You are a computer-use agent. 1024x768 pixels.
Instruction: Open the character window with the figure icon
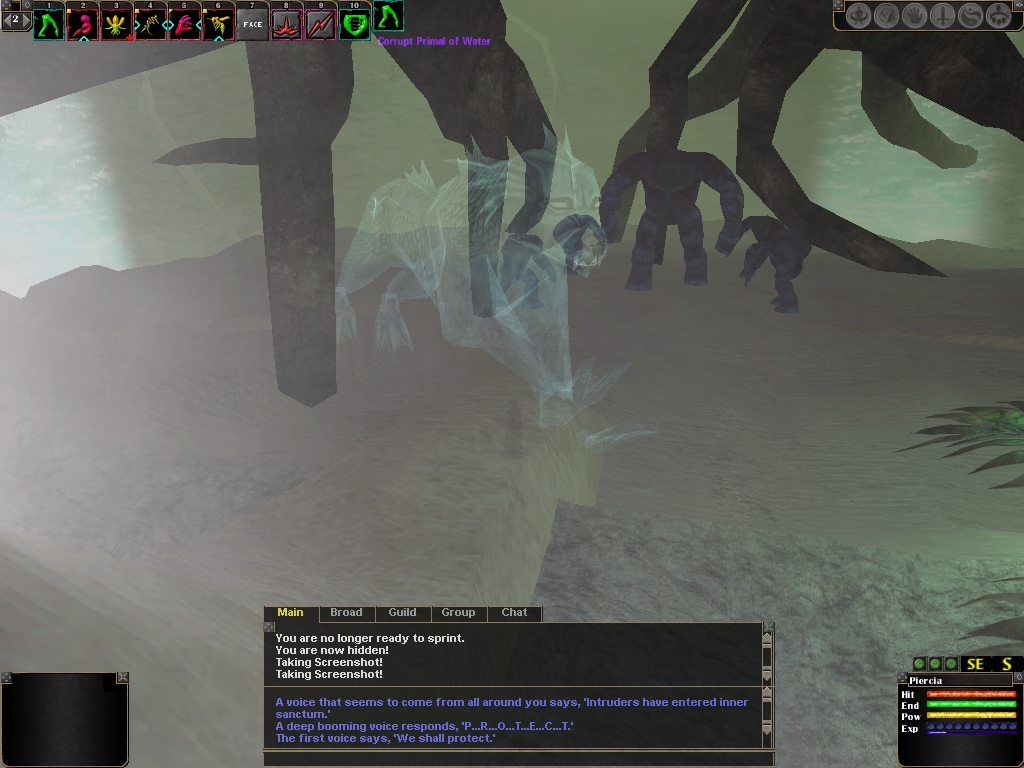(859, 16)
